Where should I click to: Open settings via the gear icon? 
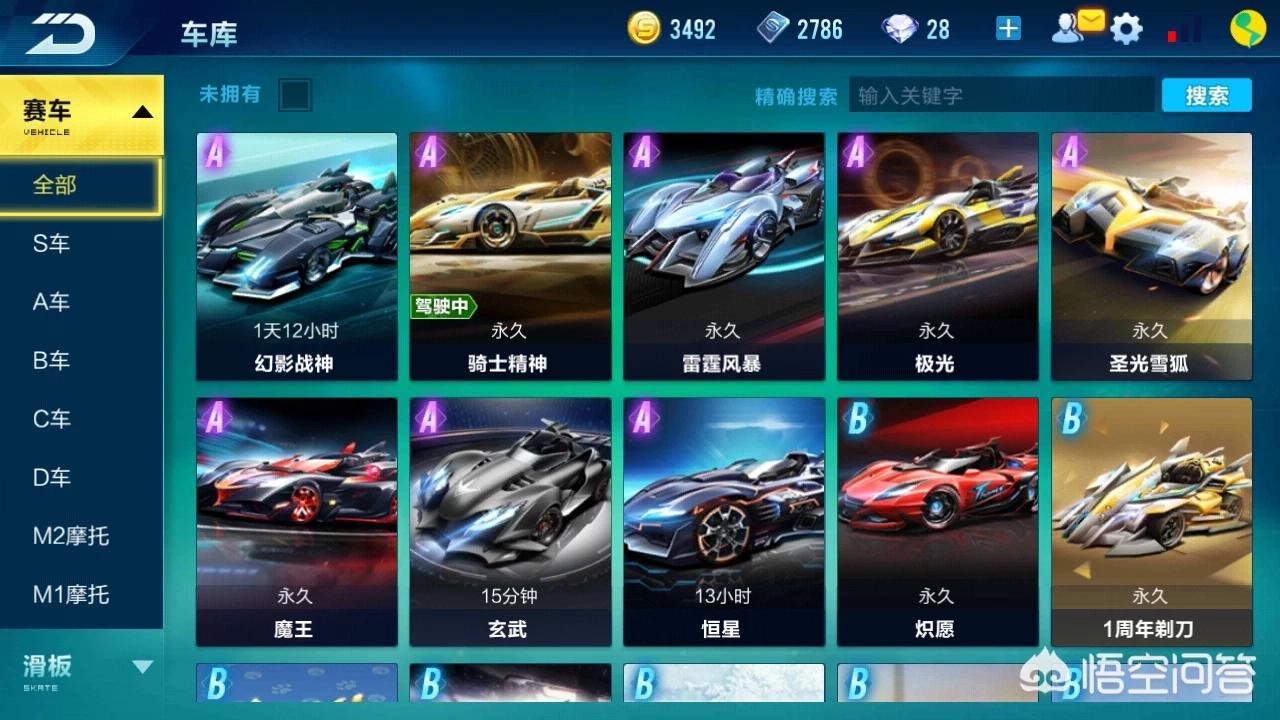click(x=1127, y=29)
